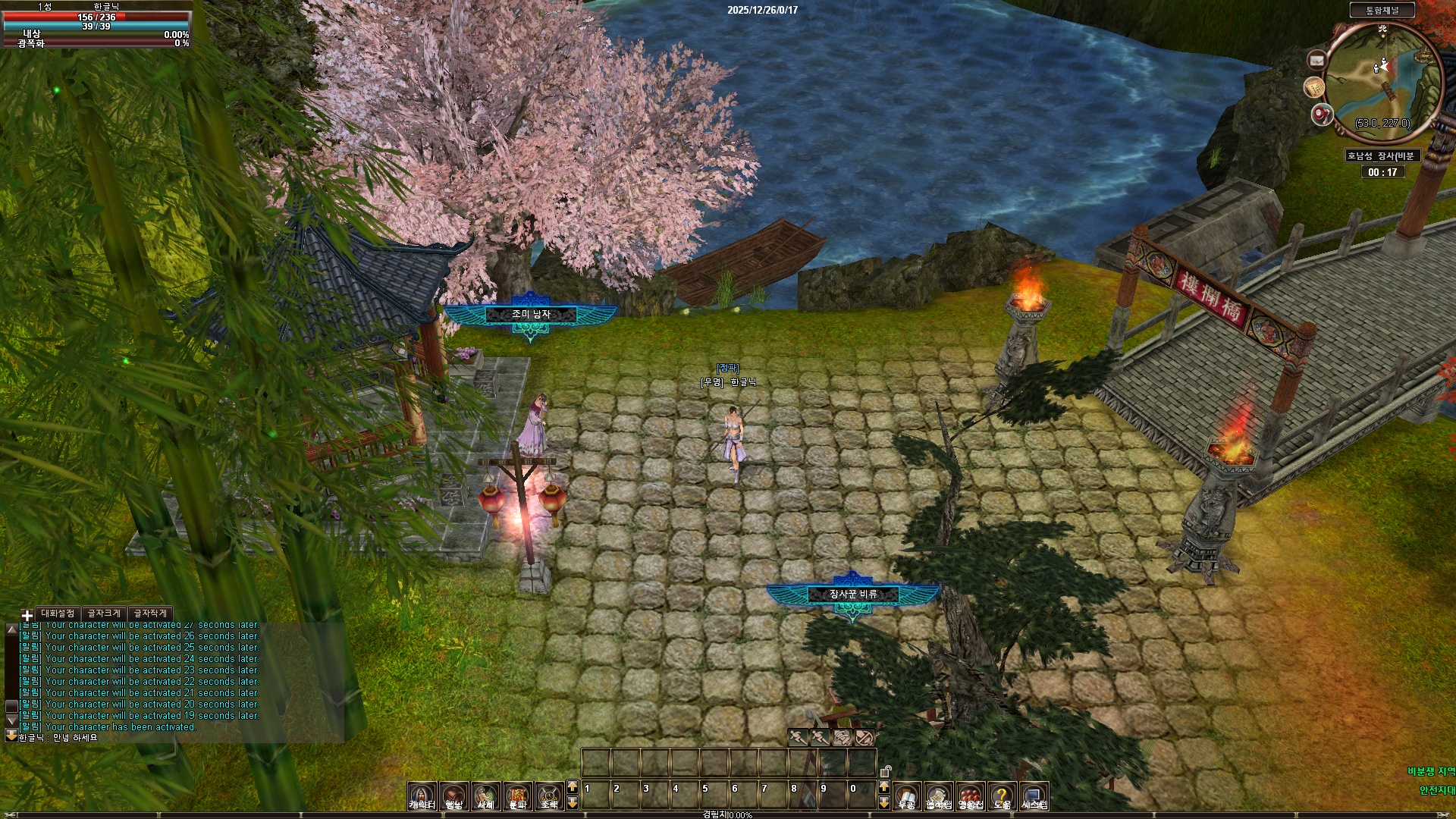The image size is (1456, 819).
Task: Open the 행낭 inventory bag
Action: pos(453,795)
